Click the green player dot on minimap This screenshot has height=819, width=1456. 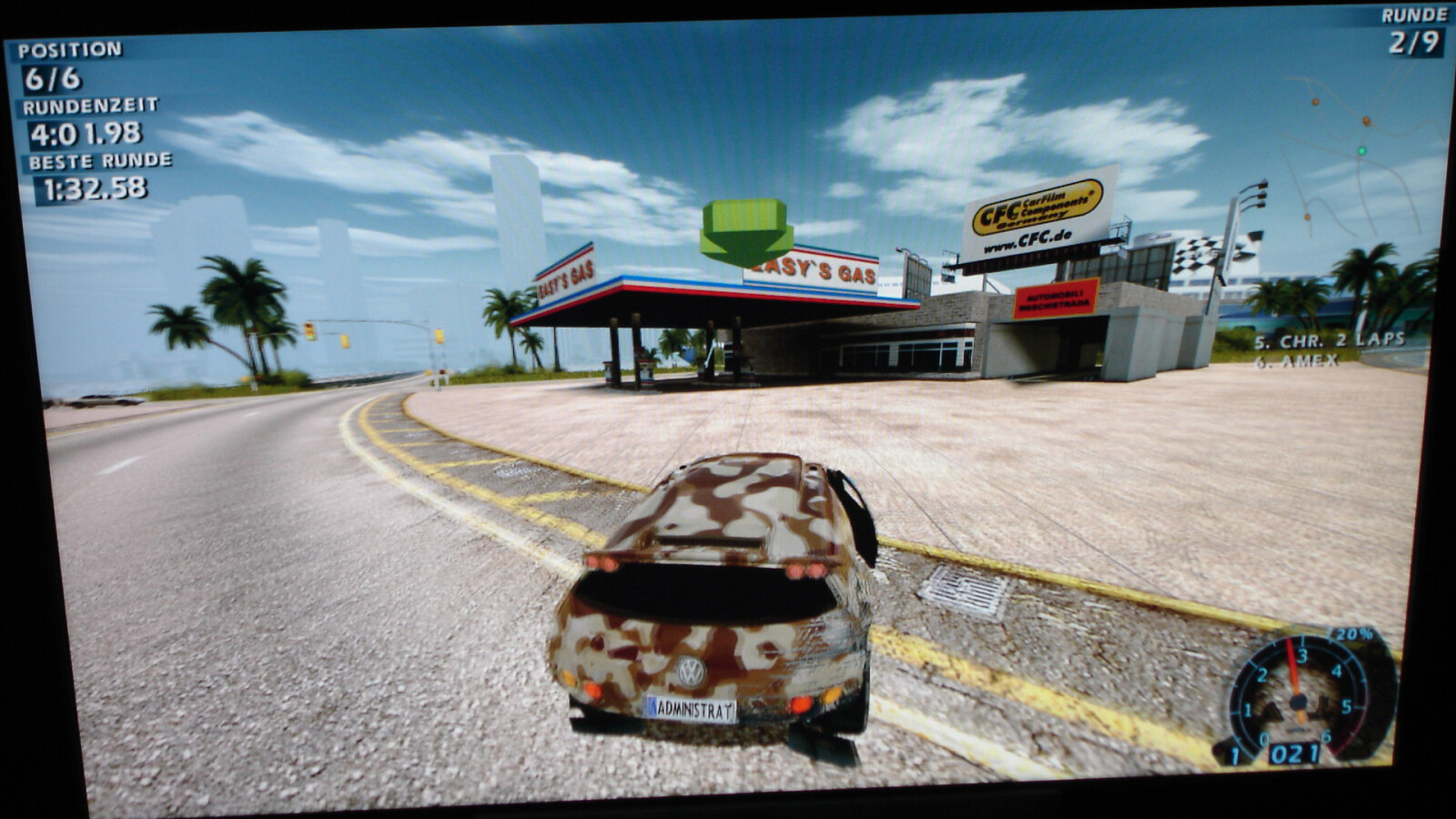(1361, 150)
